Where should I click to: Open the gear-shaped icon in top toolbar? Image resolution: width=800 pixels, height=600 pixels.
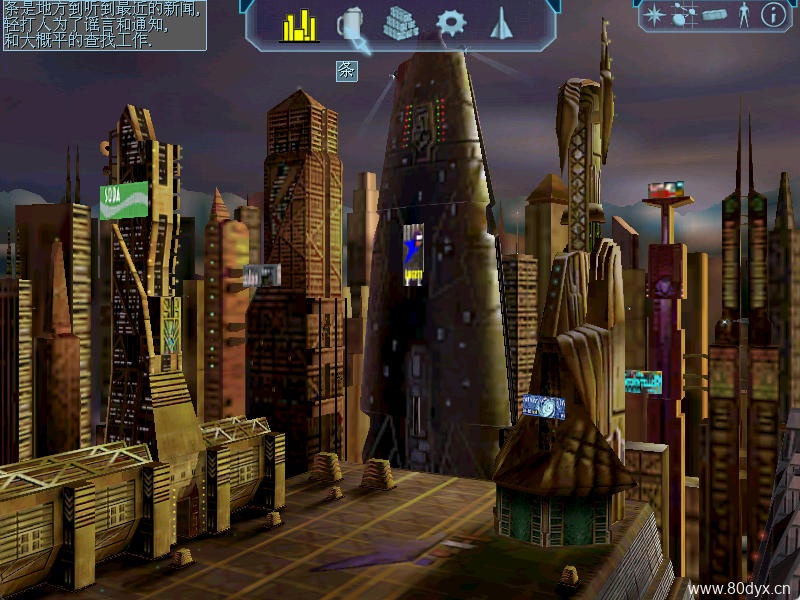[x=451, y=23]
